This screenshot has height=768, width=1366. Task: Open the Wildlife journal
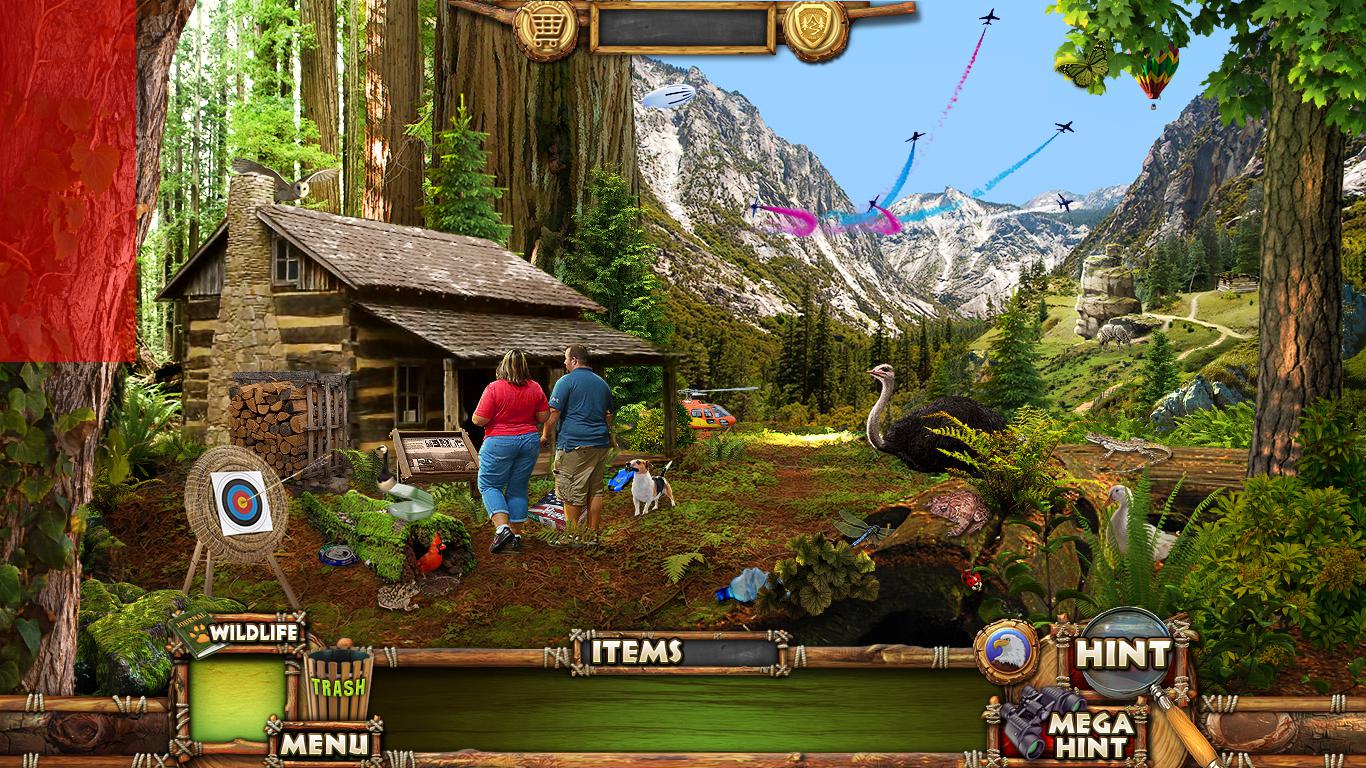pos(240,633)
